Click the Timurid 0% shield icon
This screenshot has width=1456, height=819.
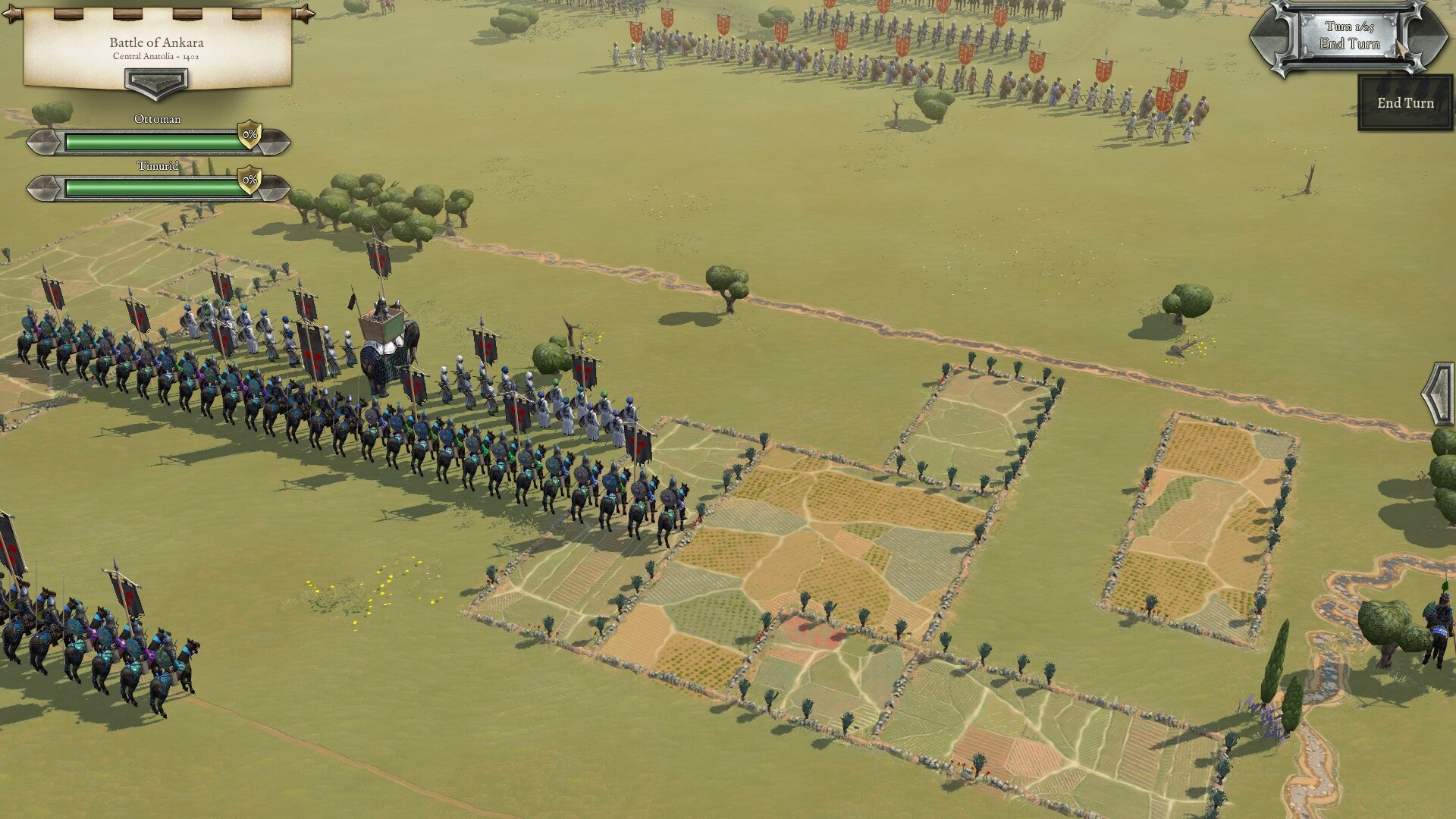point(249,180)
